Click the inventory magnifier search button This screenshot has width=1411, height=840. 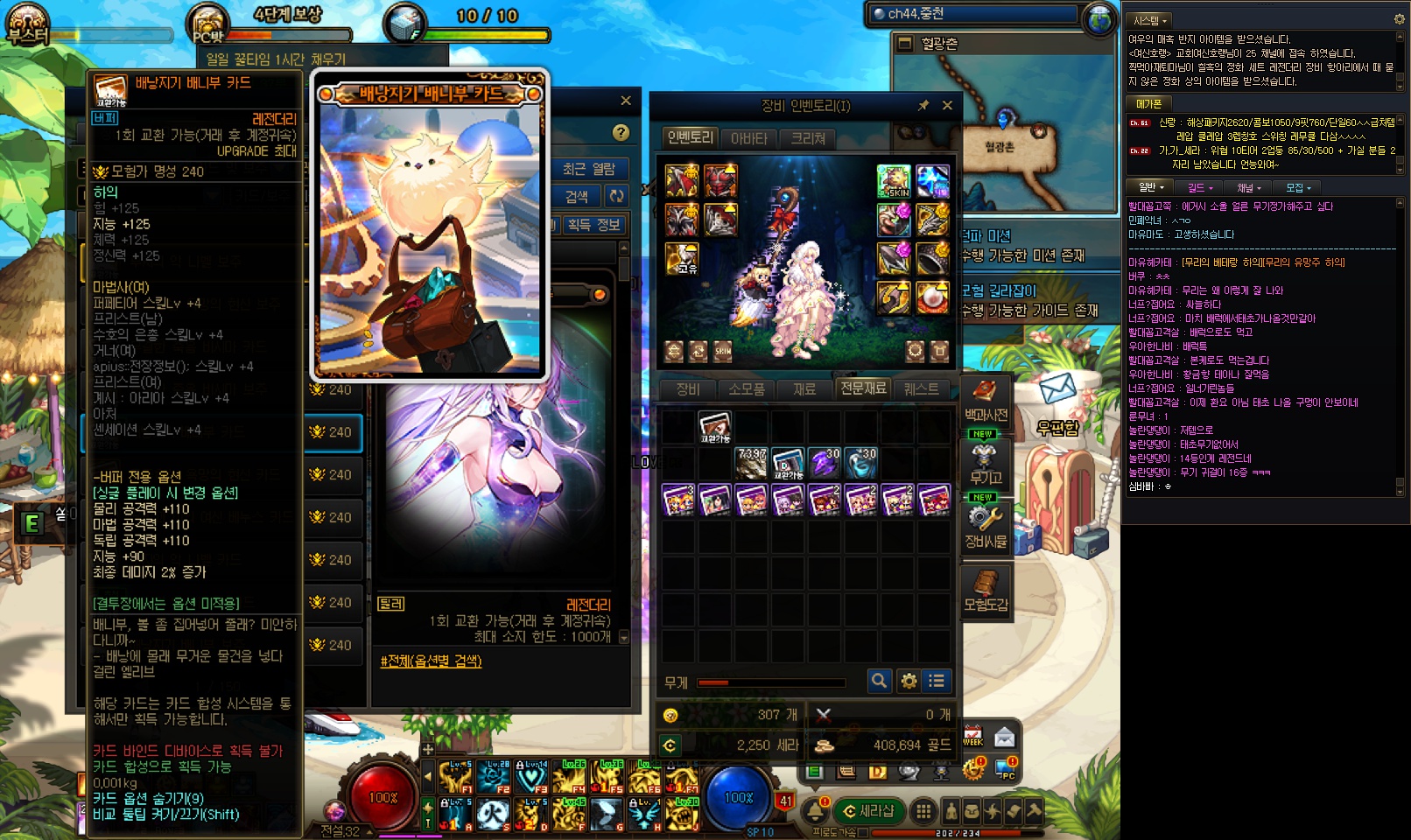[x=879, y=681]
